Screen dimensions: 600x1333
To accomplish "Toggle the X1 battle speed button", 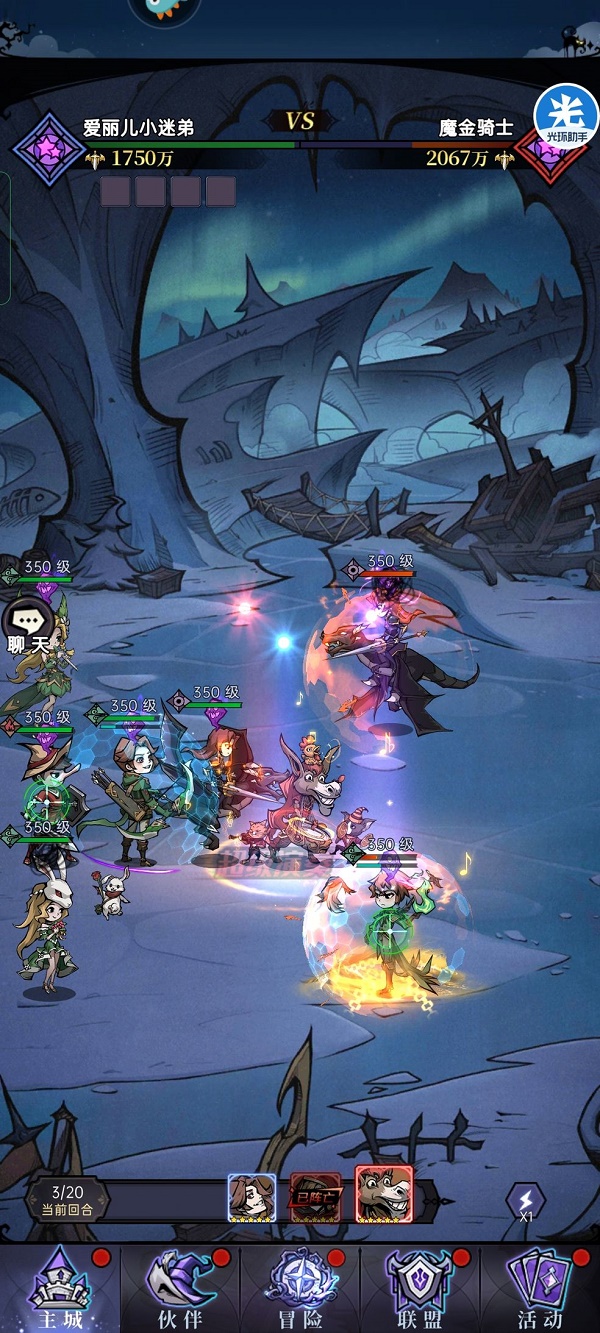I will pos(525,1202).
